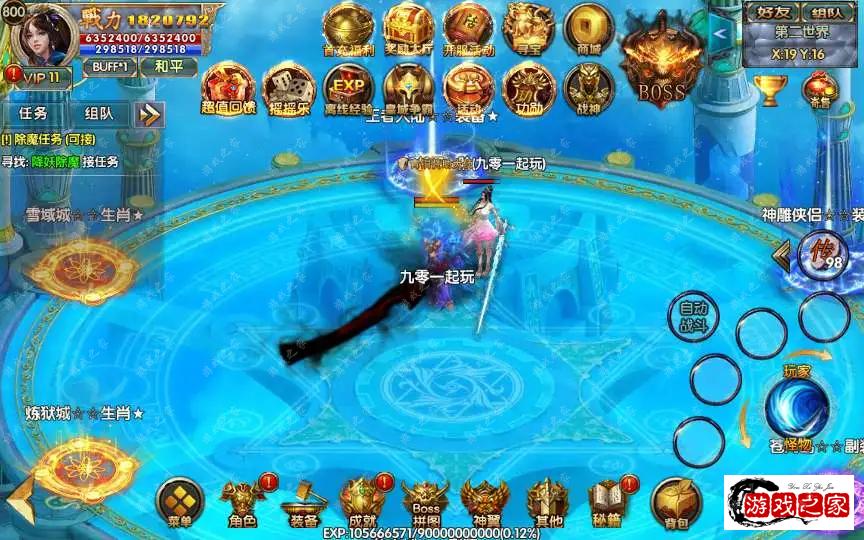Image resolution: width=864 pixels, height=540 pixels.
Task: Open the 战神 war god icon
Action: tap(588, 88)
